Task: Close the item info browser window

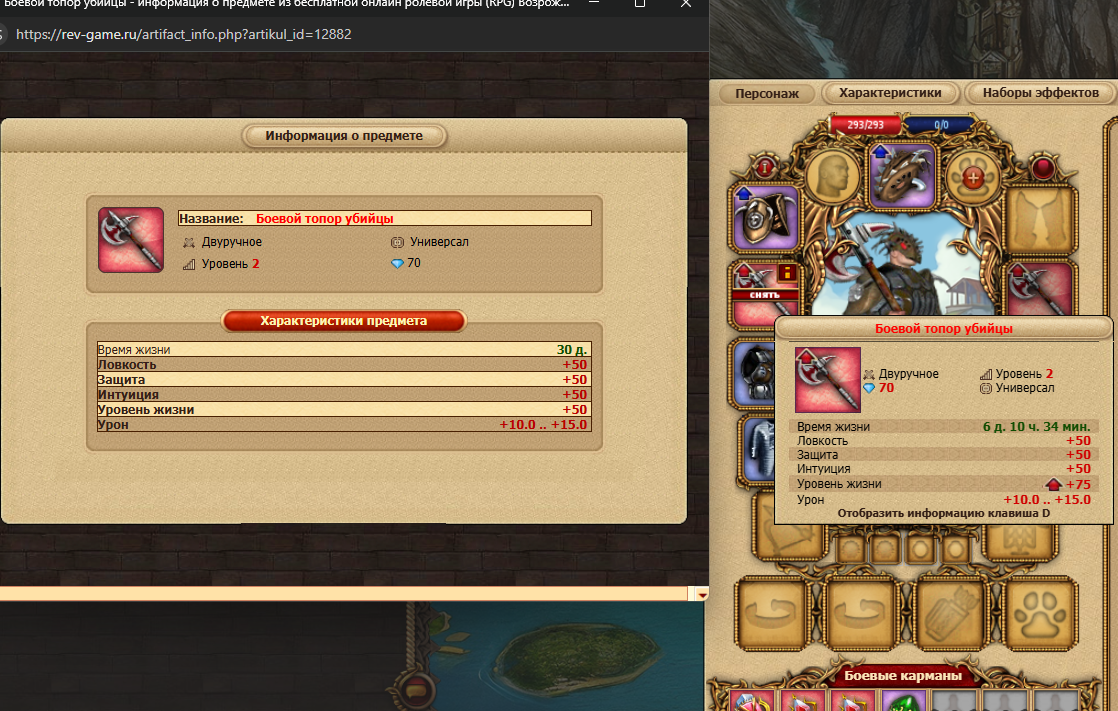Action: pyautogui.click(x=687, y=5)
